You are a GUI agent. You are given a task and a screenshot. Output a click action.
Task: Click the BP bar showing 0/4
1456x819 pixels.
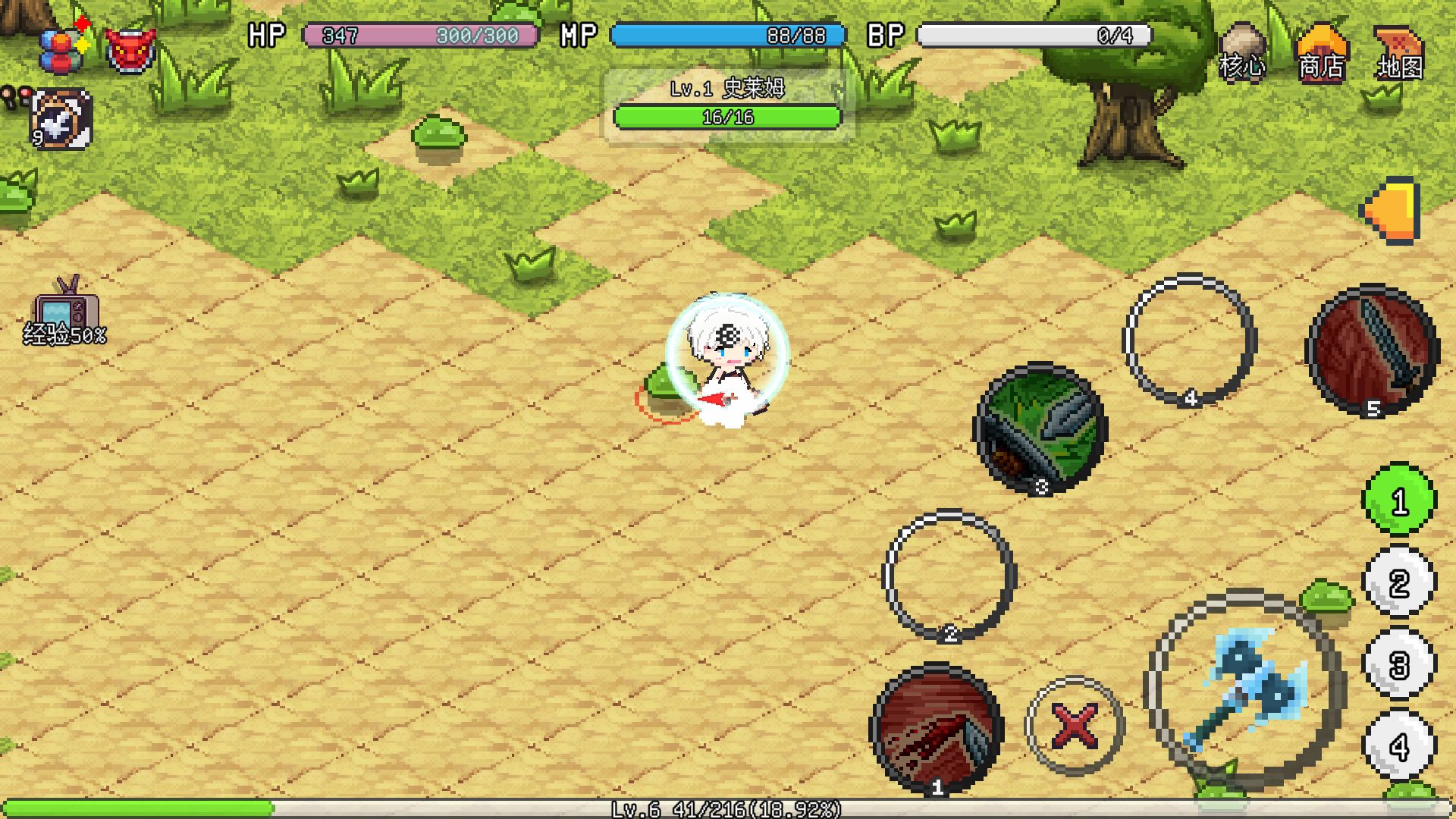tap(1031, 36)
